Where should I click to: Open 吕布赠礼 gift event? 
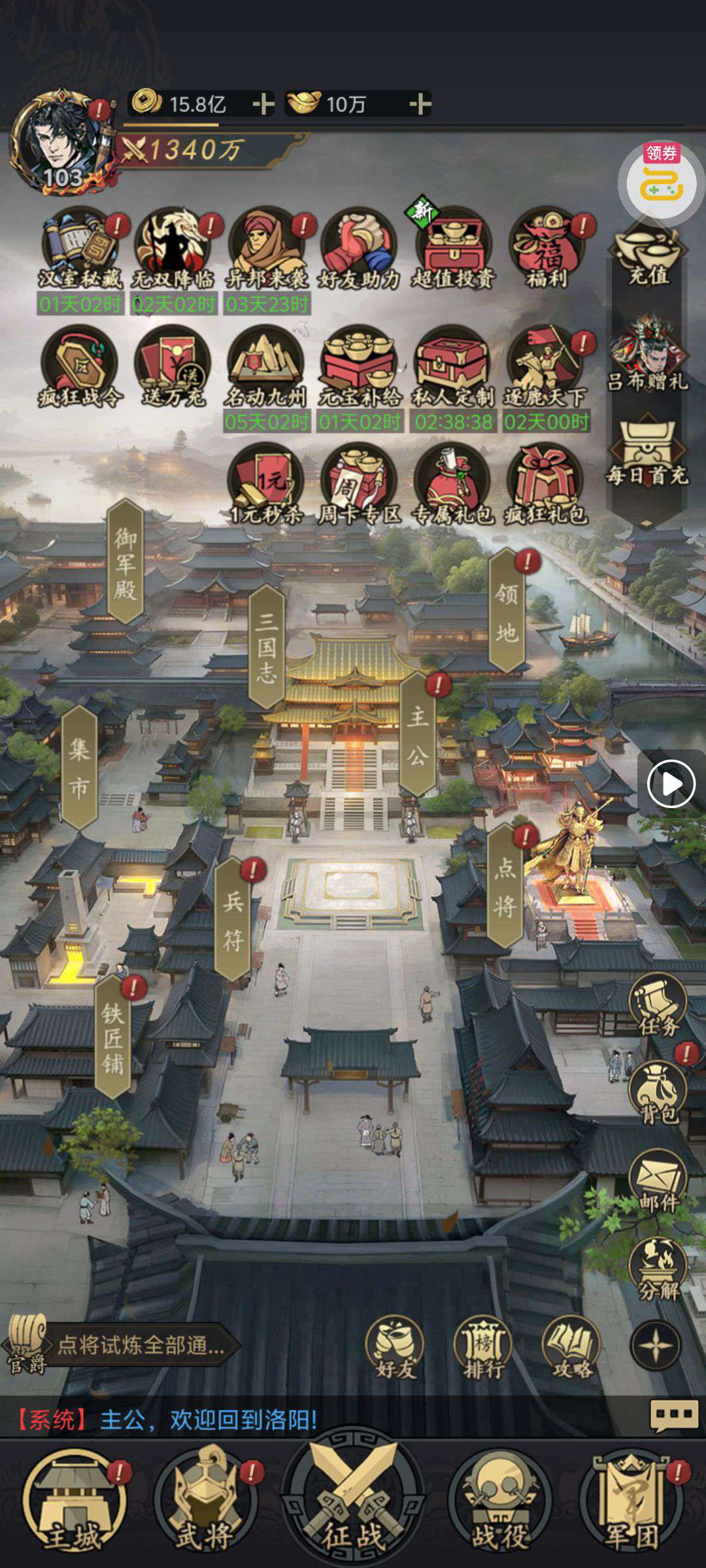coord(648,356)
